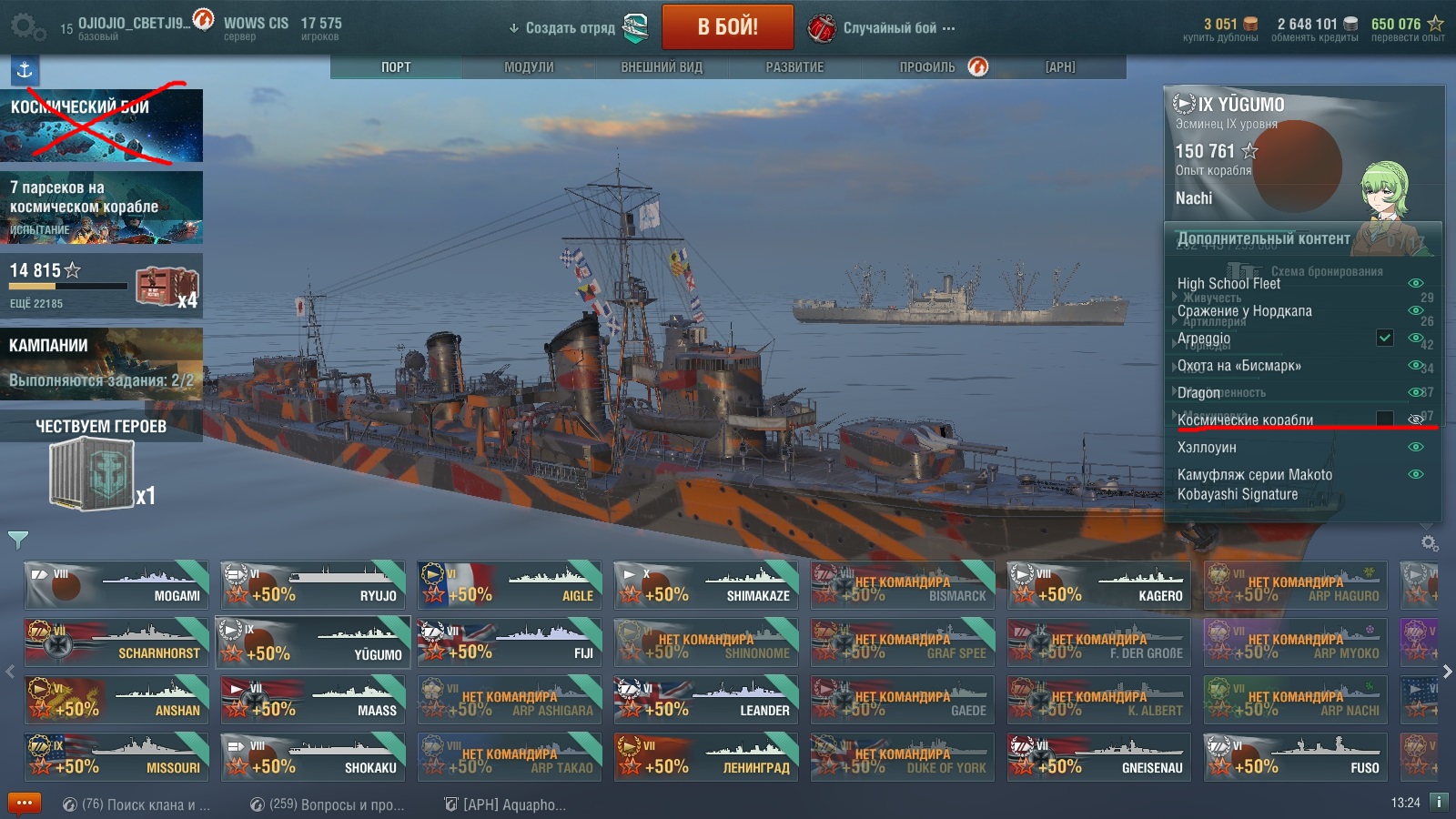Viewport: 1456px width, 819px height.
Task: Open the Случайный бой battle type selector
Action: tap(889, 28)
